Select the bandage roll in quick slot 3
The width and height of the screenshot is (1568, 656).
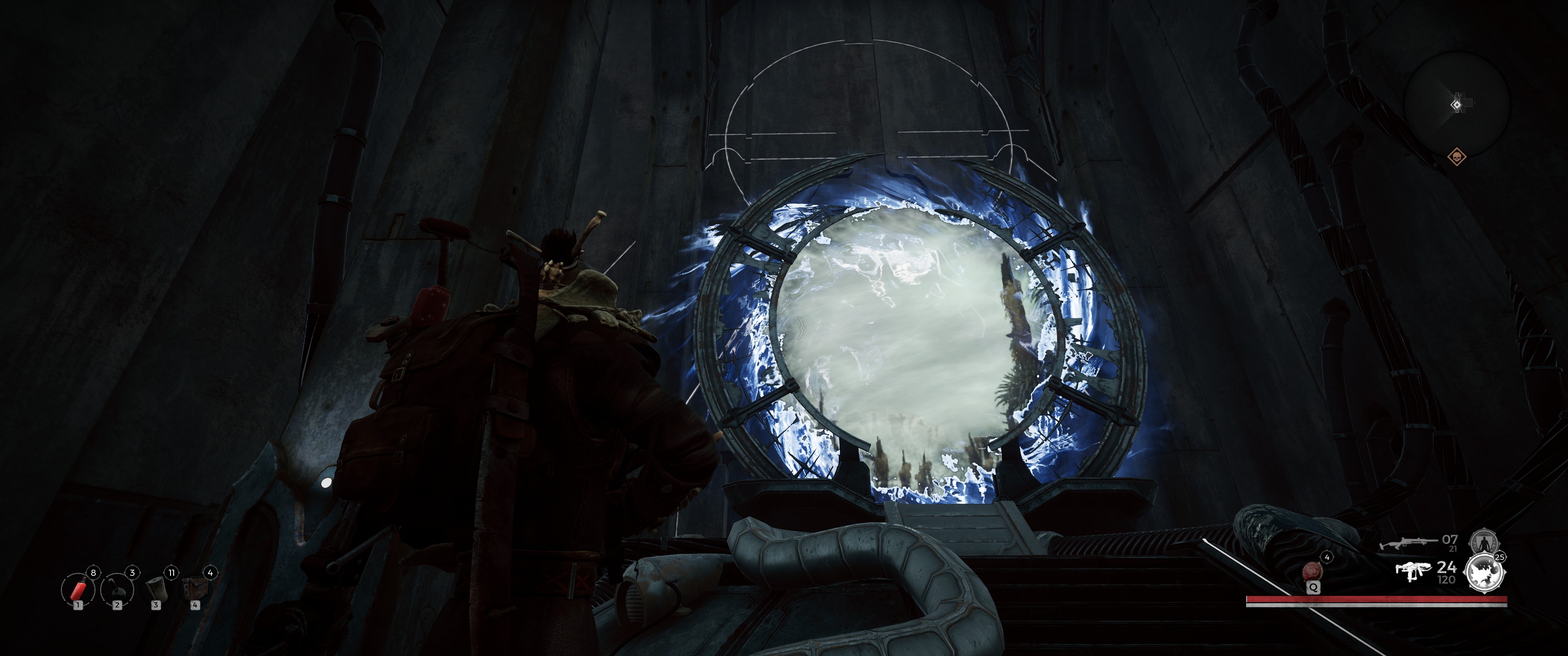point(156,589)
